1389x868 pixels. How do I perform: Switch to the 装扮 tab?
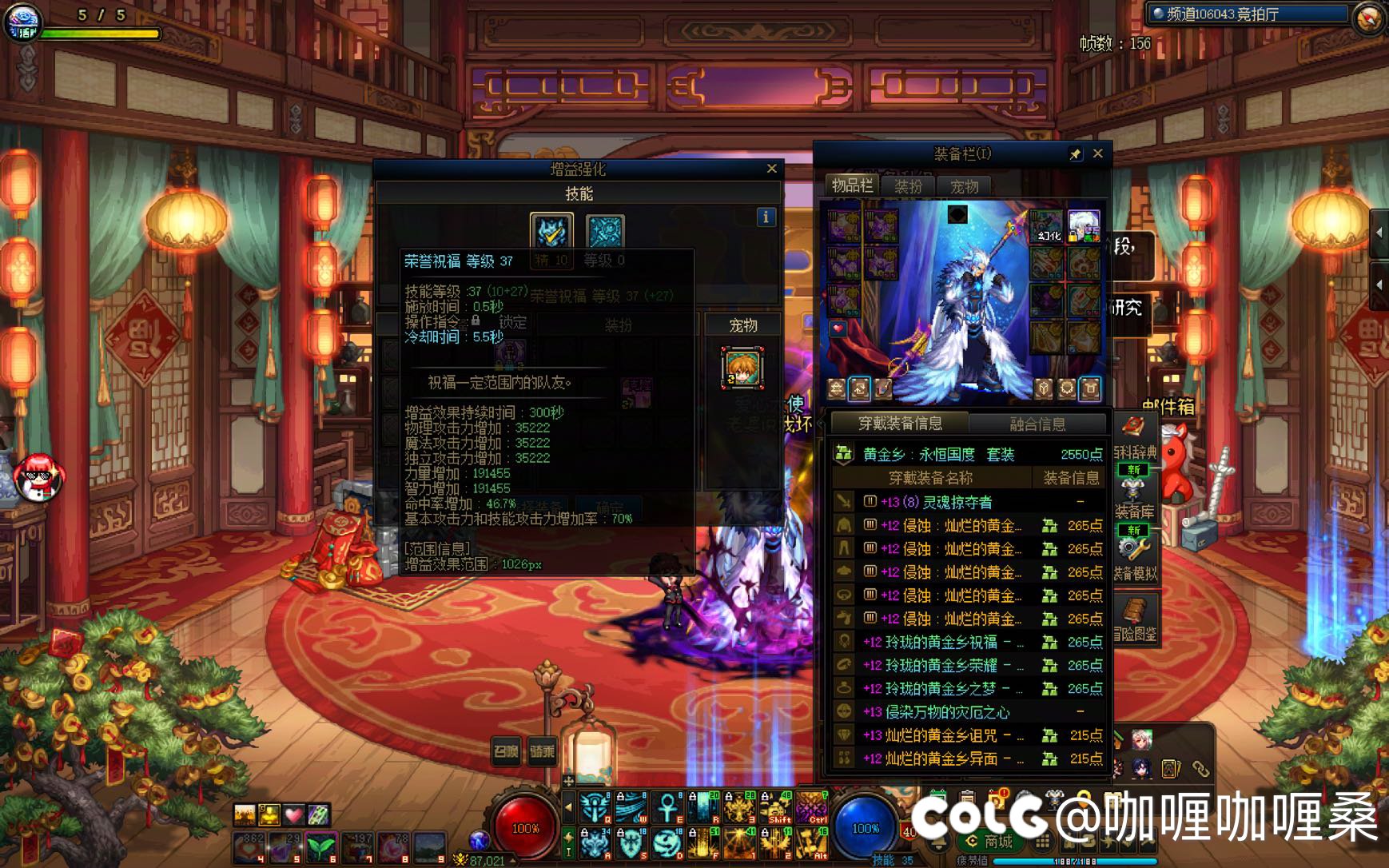(908, 186)
